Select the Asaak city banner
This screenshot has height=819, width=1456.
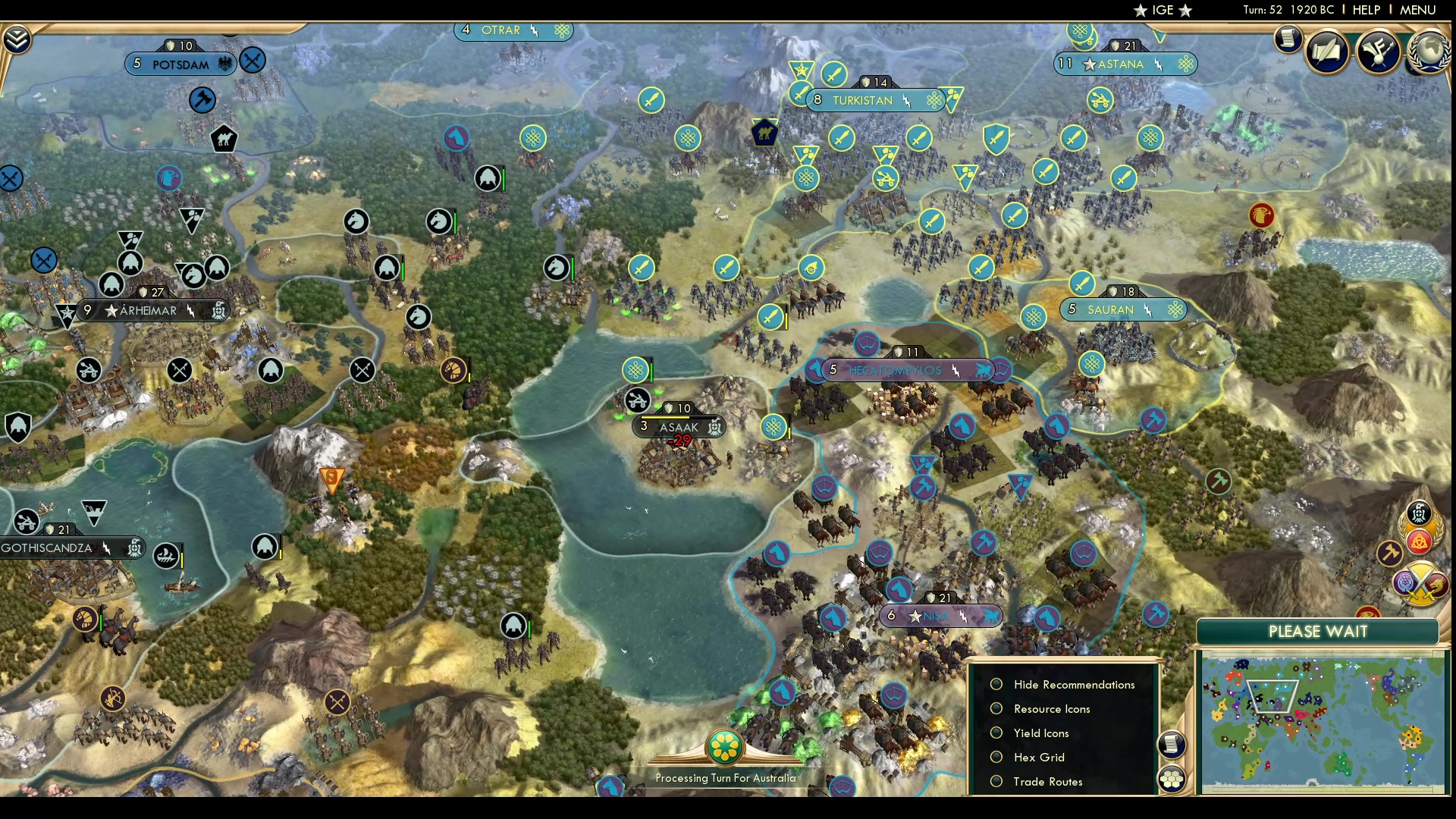pos(679,426)
